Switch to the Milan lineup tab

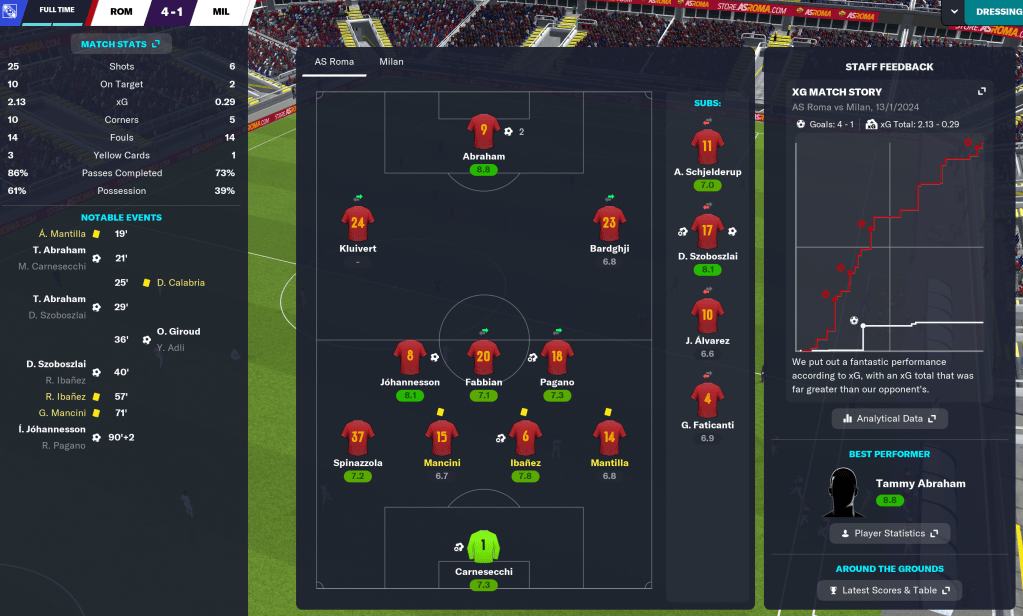click(x=391, y=61)
